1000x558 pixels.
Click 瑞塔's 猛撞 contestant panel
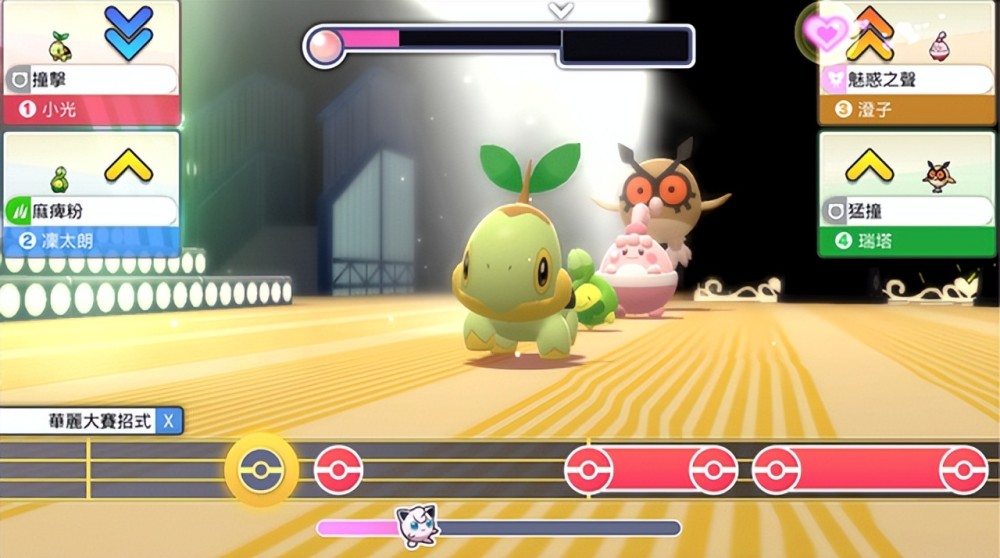click(908, 193)
